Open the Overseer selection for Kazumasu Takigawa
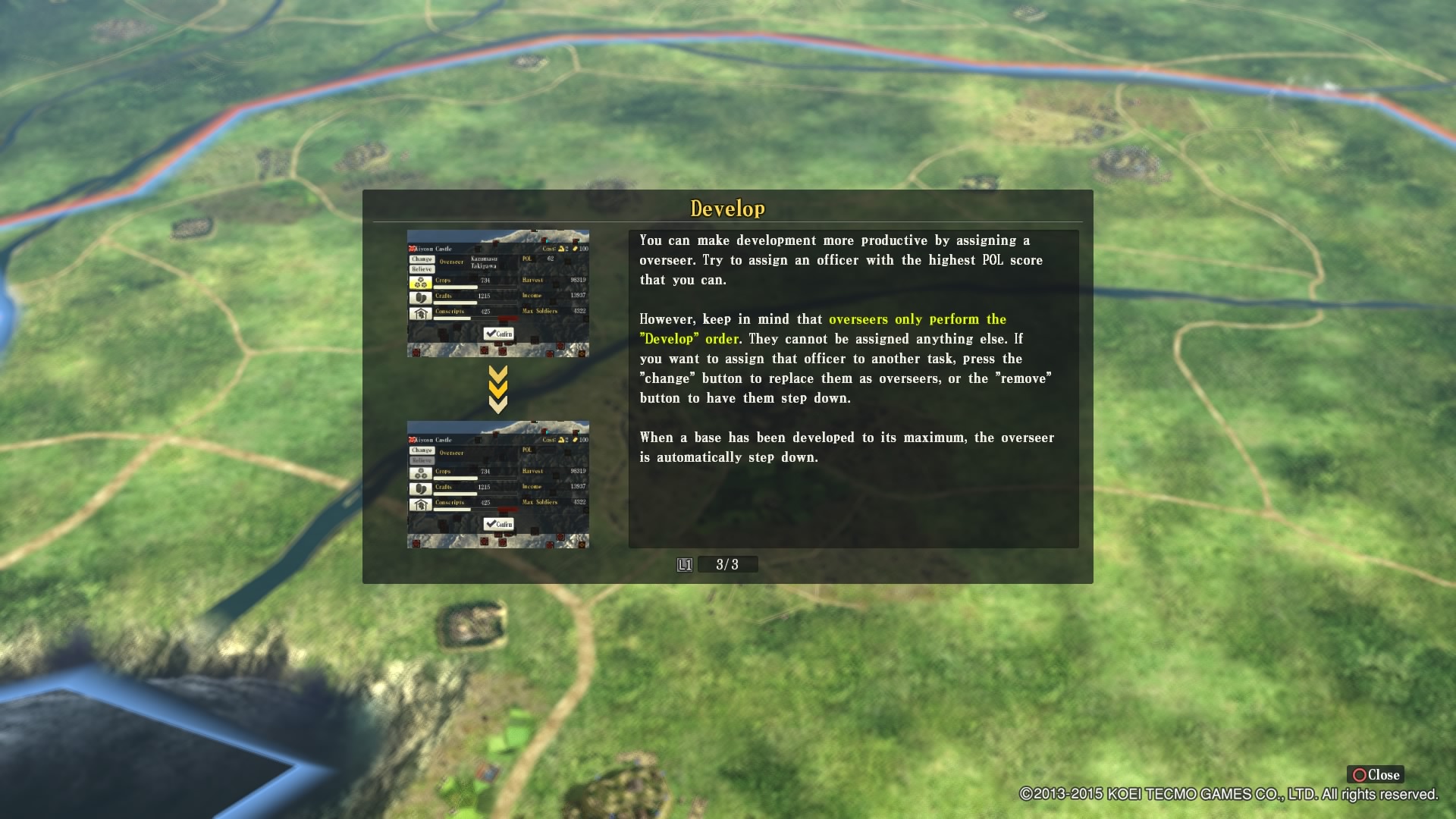The image size is (1456, 819). (484, 262)
